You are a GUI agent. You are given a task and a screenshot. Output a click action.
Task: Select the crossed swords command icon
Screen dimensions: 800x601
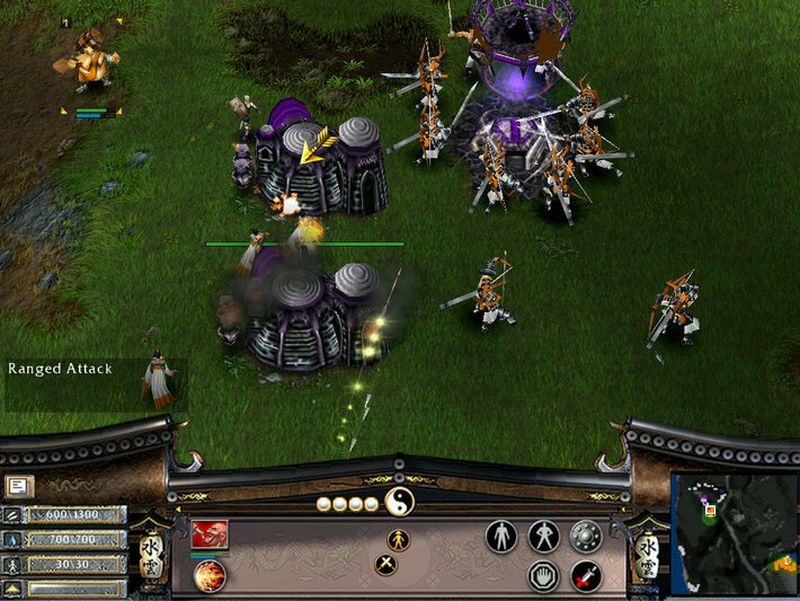coord(386,565)
